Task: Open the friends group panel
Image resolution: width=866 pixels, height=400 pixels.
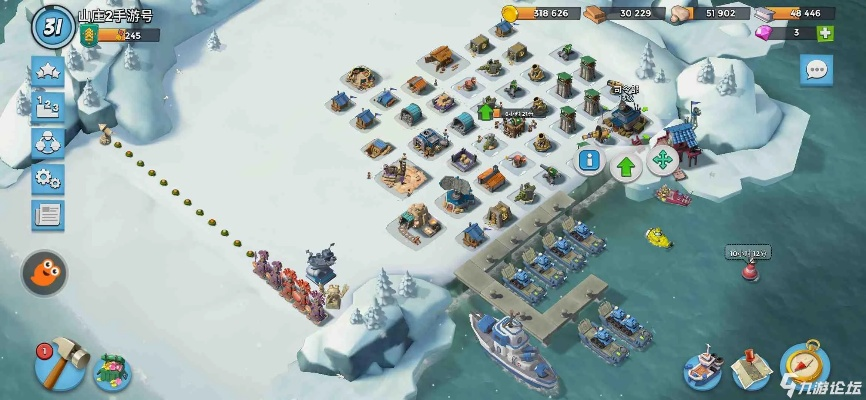Action: pos(47,143)
